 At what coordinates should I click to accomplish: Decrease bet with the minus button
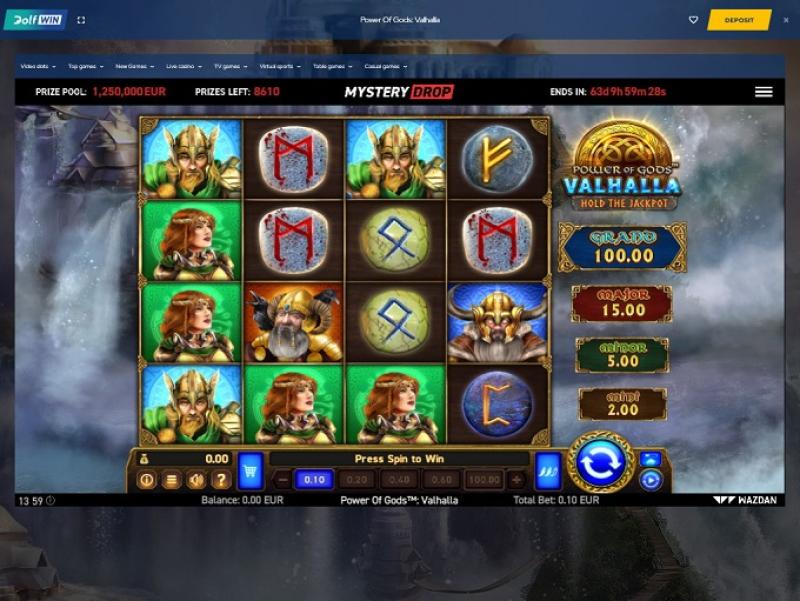[282, 480]
